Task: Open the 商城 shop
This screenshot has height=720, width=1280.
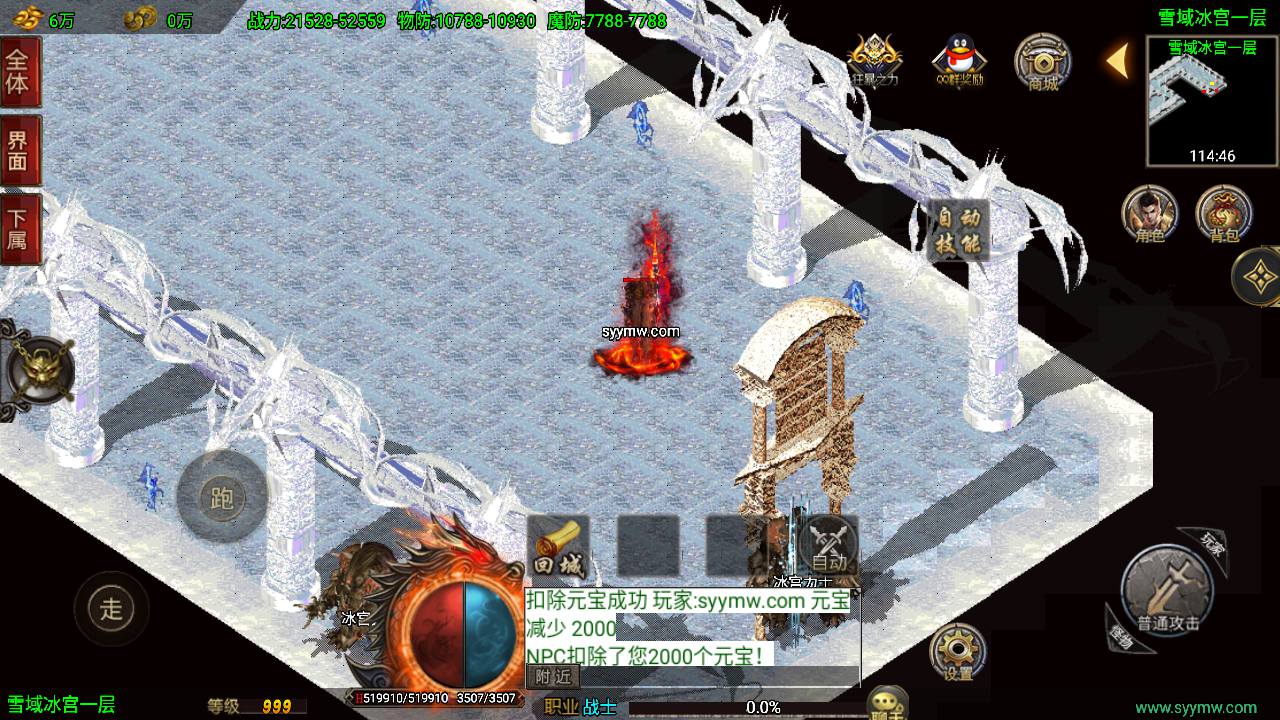Action: tap(1042, 62)
